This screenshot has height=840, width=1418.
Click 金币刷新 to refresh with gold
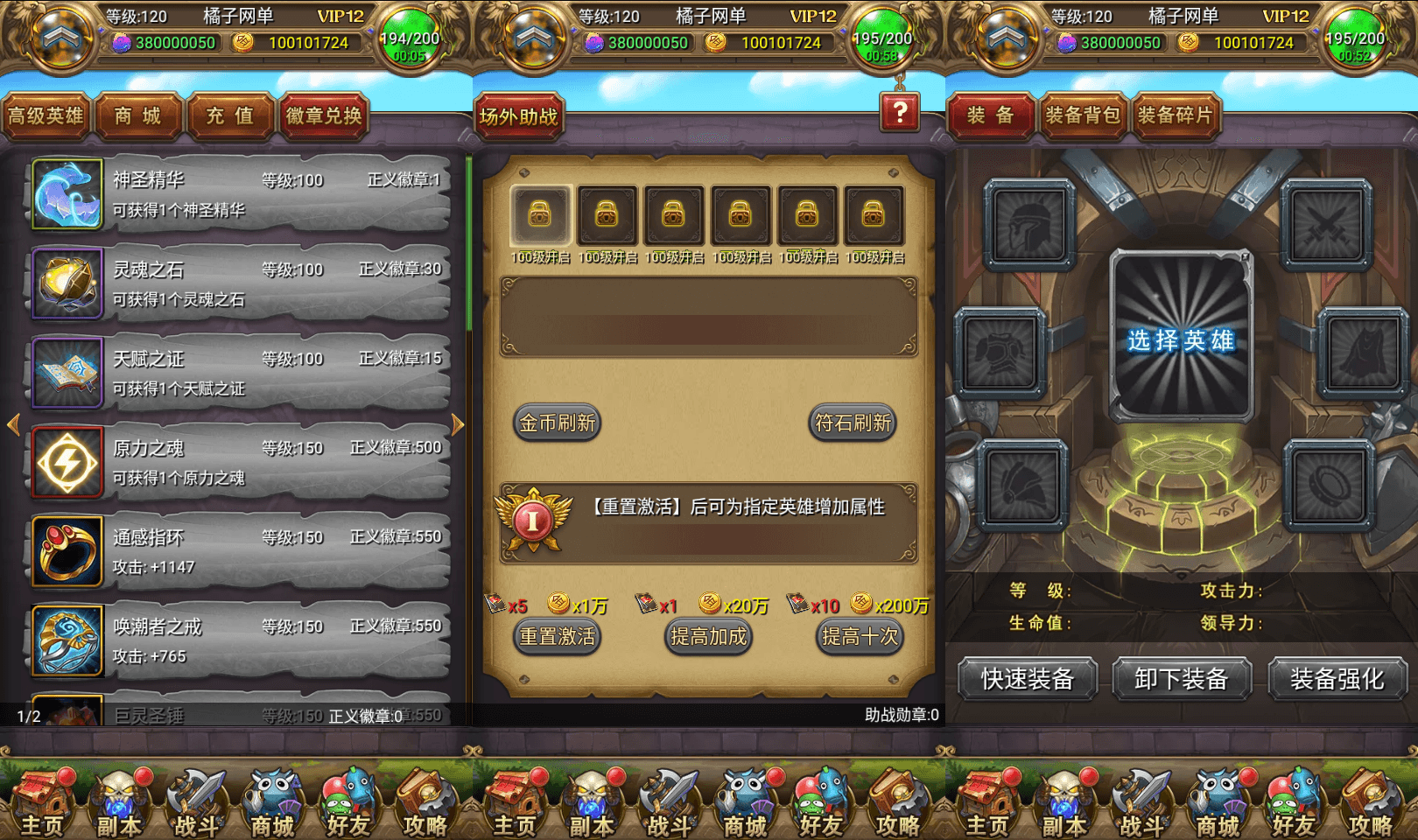(557, 423)
